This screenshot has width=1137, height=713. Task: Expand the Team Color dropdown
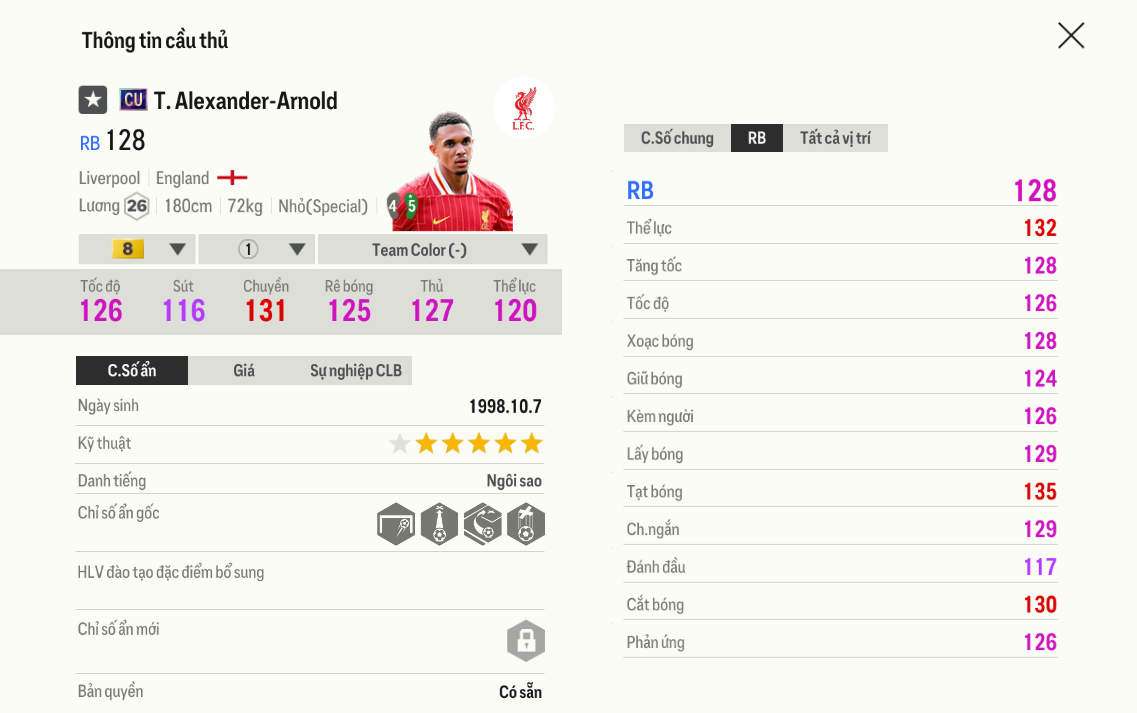click(432, 249)
